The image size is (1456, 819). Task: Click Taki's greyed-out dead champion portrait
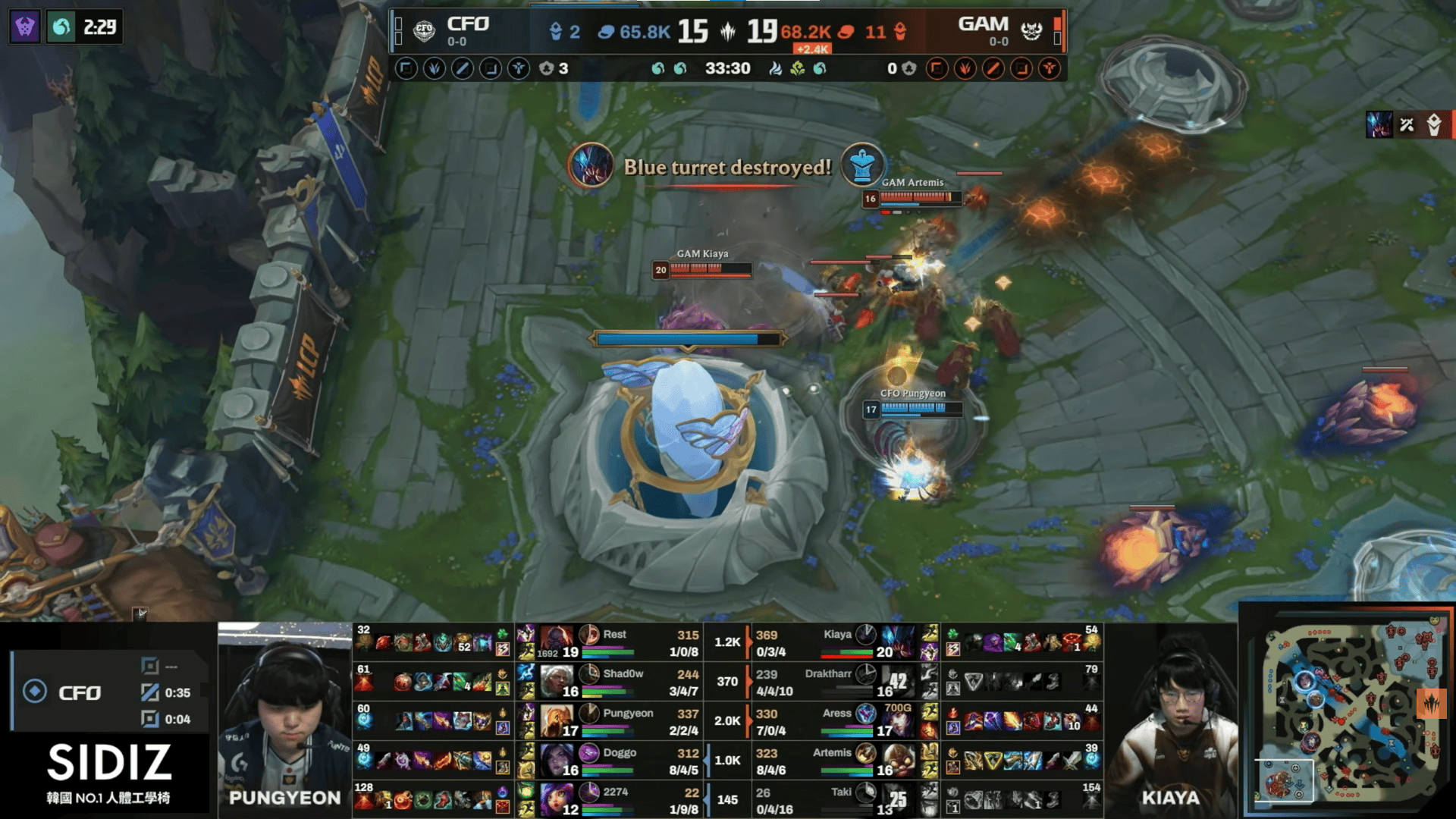[x=898, y=799]
